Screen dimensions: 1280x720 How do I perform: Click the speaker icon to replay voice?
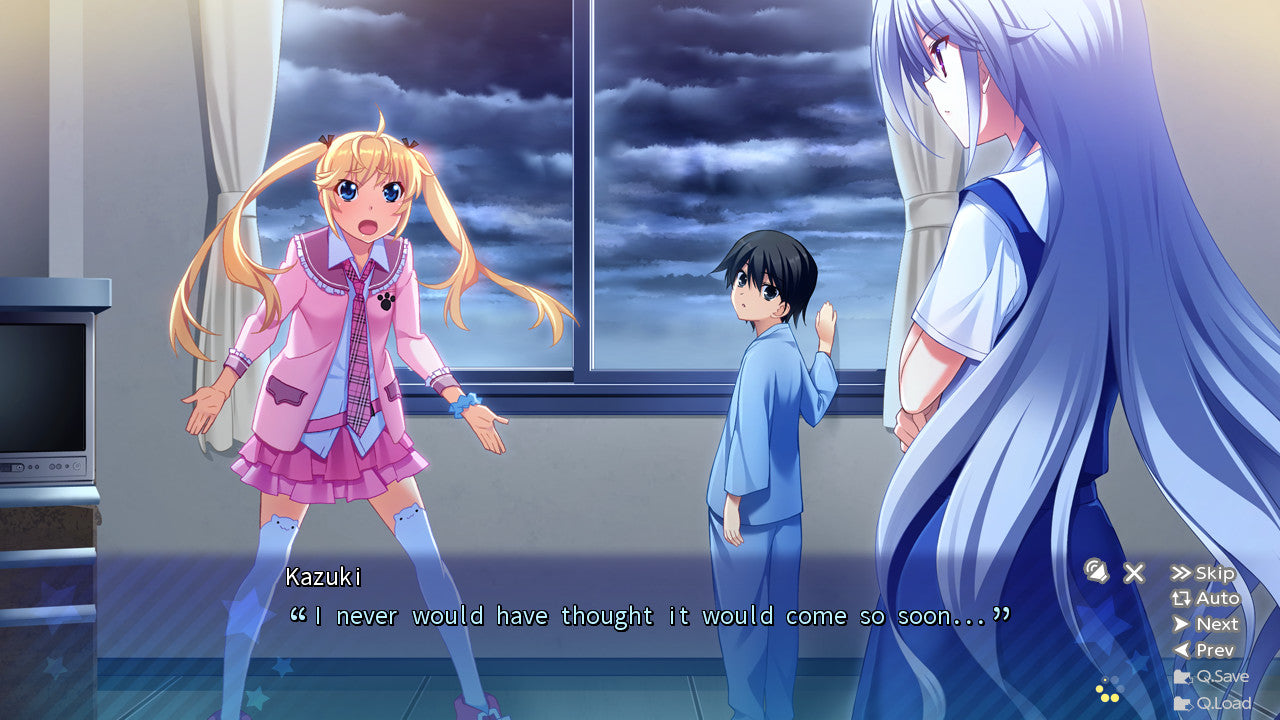click(x=1096, y=572)
